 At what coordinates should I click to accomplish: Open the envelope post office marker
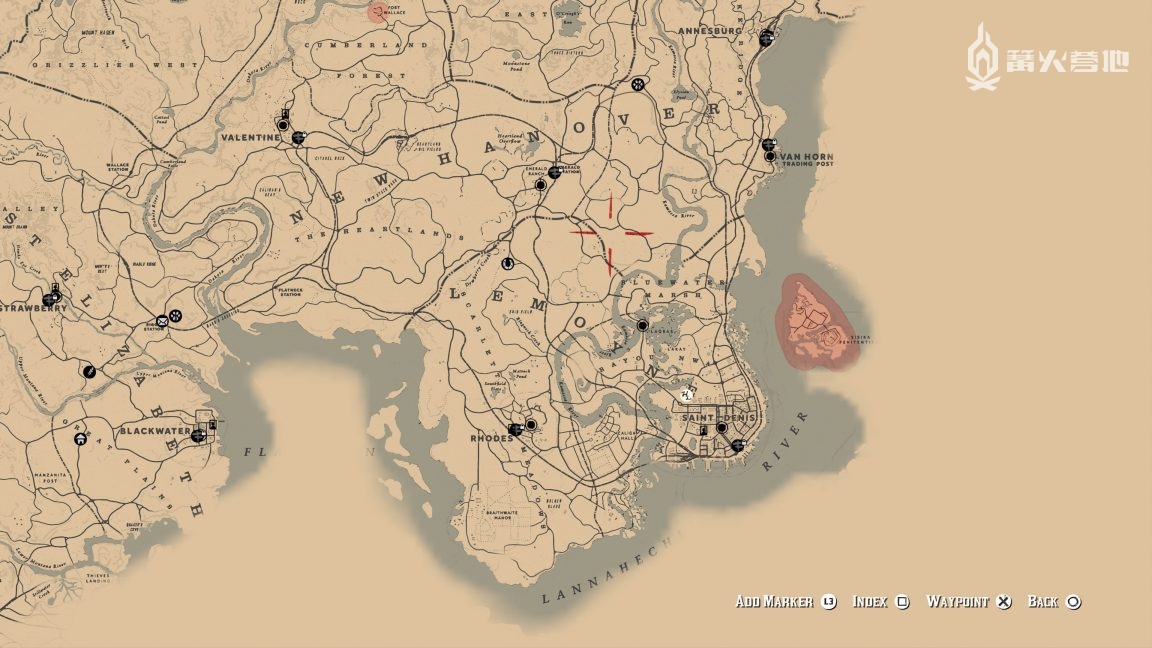pyautogui.click(x=161, y=322)
